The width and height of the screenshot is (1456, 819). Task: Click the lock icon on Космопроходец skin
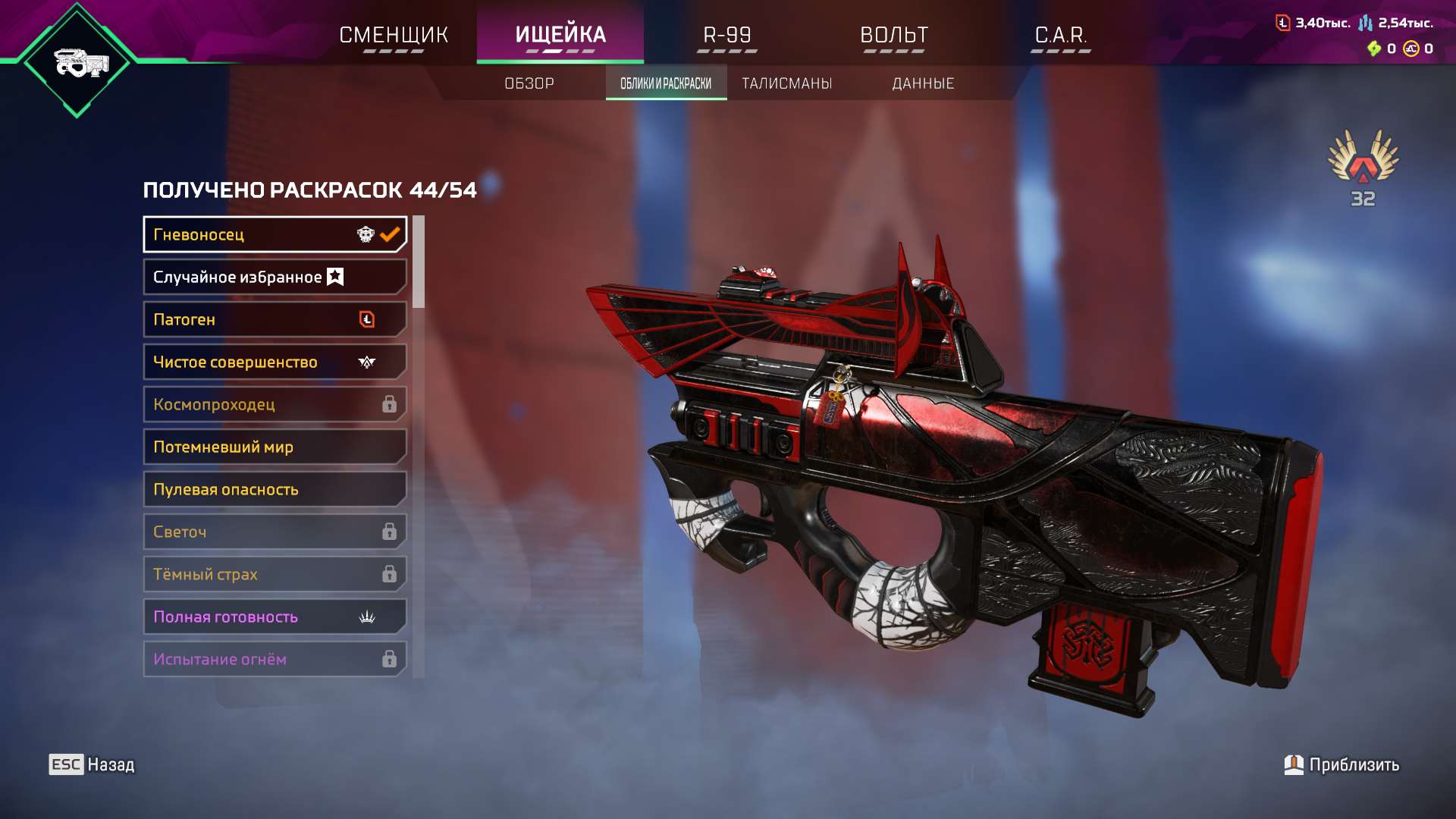(389, 405)
